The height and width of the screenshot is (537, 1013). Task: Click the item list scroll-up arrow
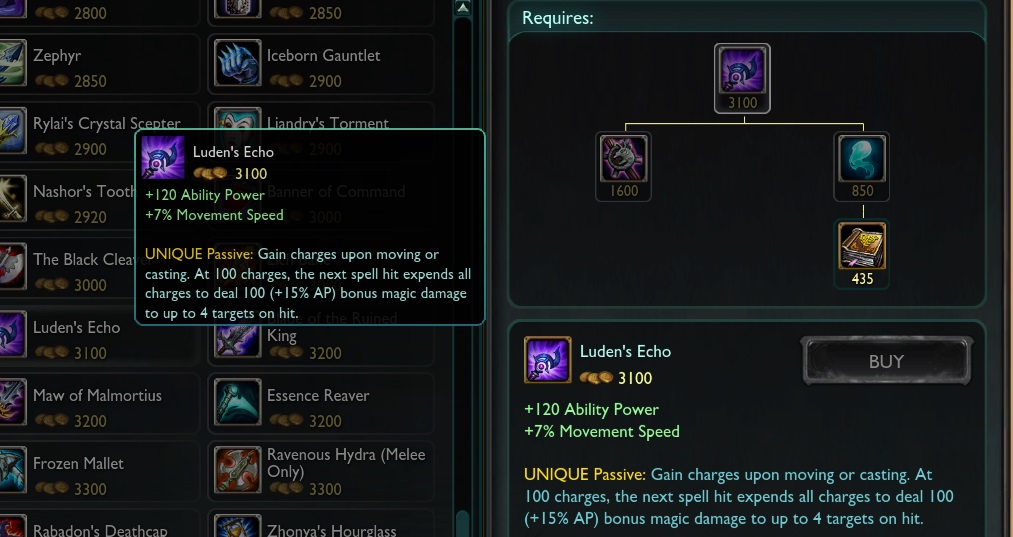[x=462, y=7]
